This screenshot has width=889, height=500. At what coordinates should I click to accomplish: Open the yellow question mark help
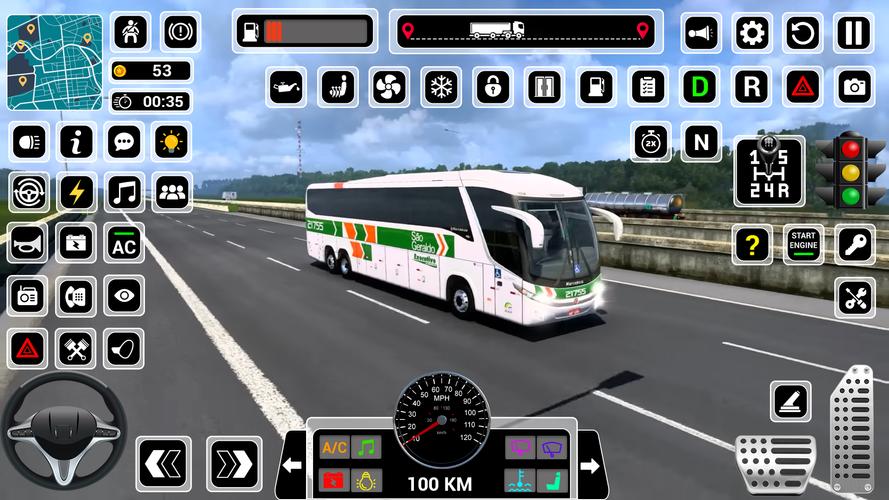pos(751,243)
